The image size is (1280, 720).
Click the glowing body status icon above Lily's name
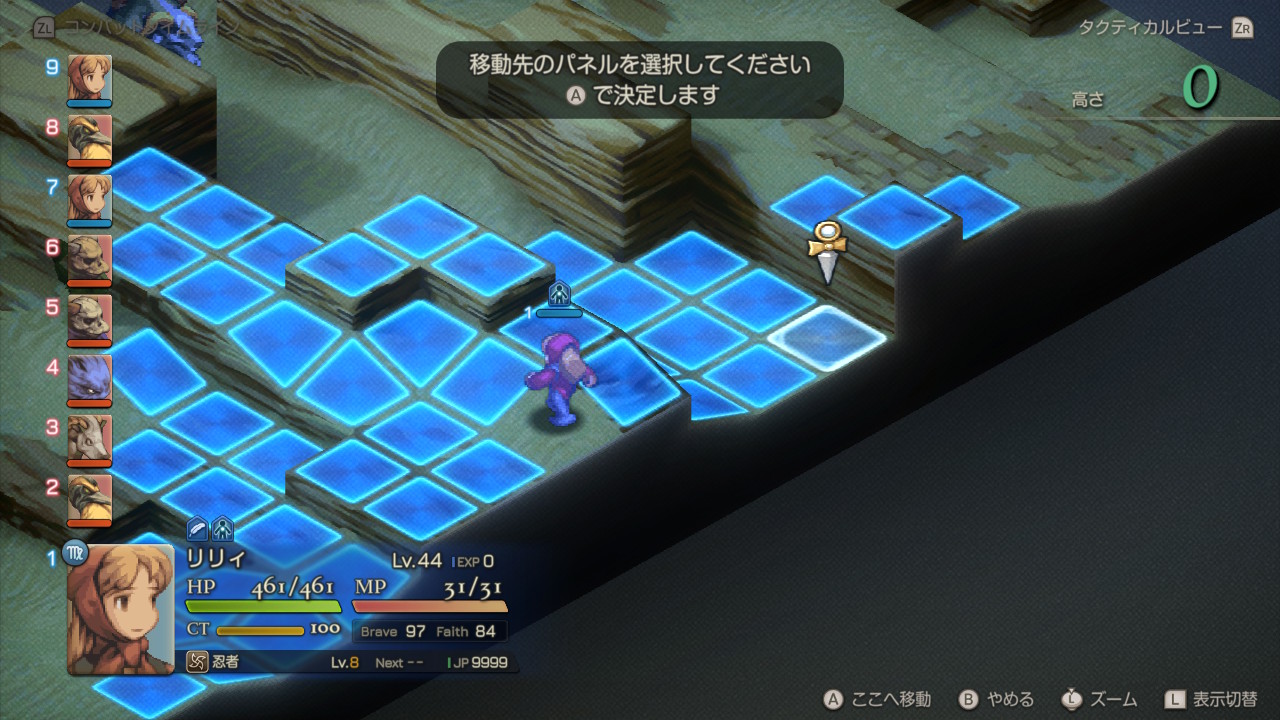[x=222, y=529]
